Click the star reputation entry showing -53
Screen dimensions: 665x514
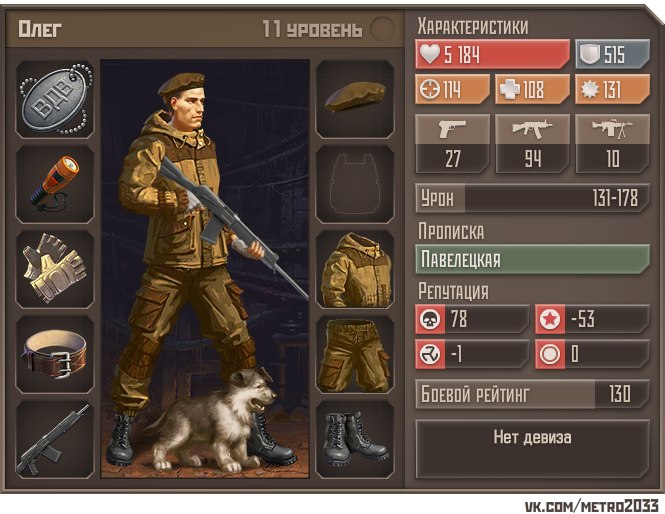pos(592,320)
